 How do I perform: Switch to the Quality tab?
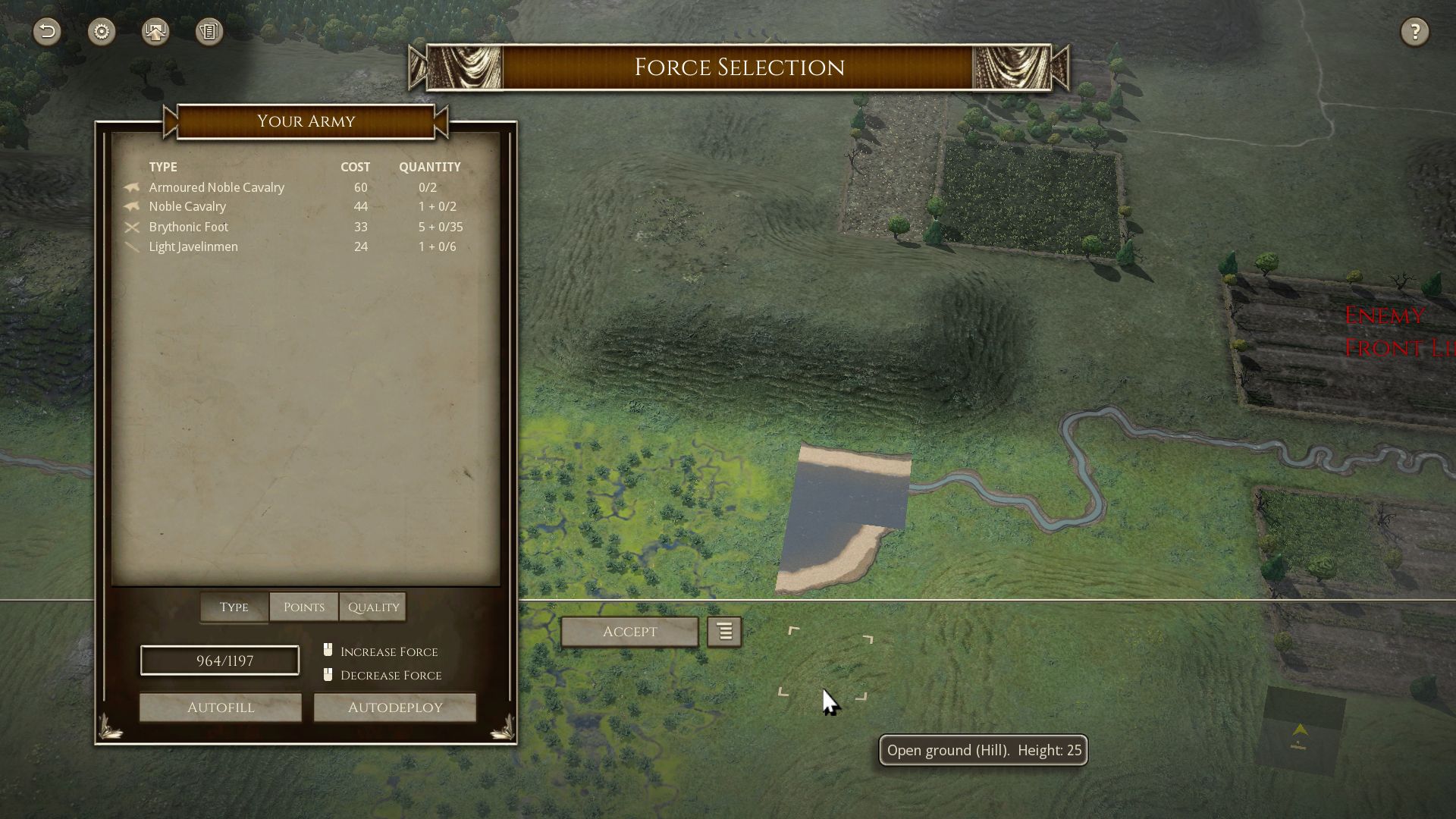(x=372, y=607)
